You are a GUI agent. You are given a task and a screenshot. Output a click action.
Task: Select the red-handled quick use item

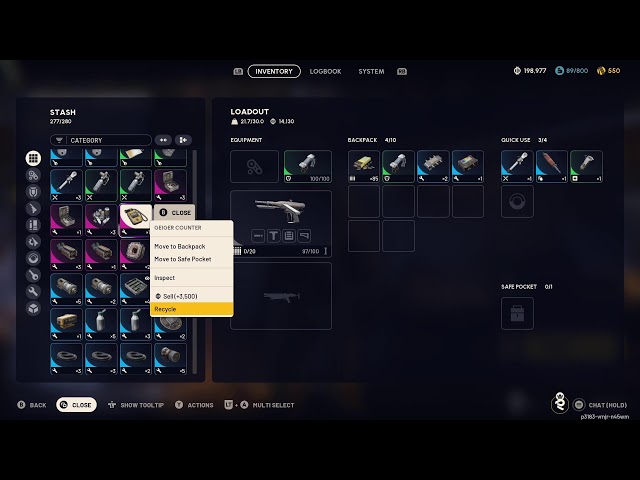pyautogui.click(x=552, y=166)
